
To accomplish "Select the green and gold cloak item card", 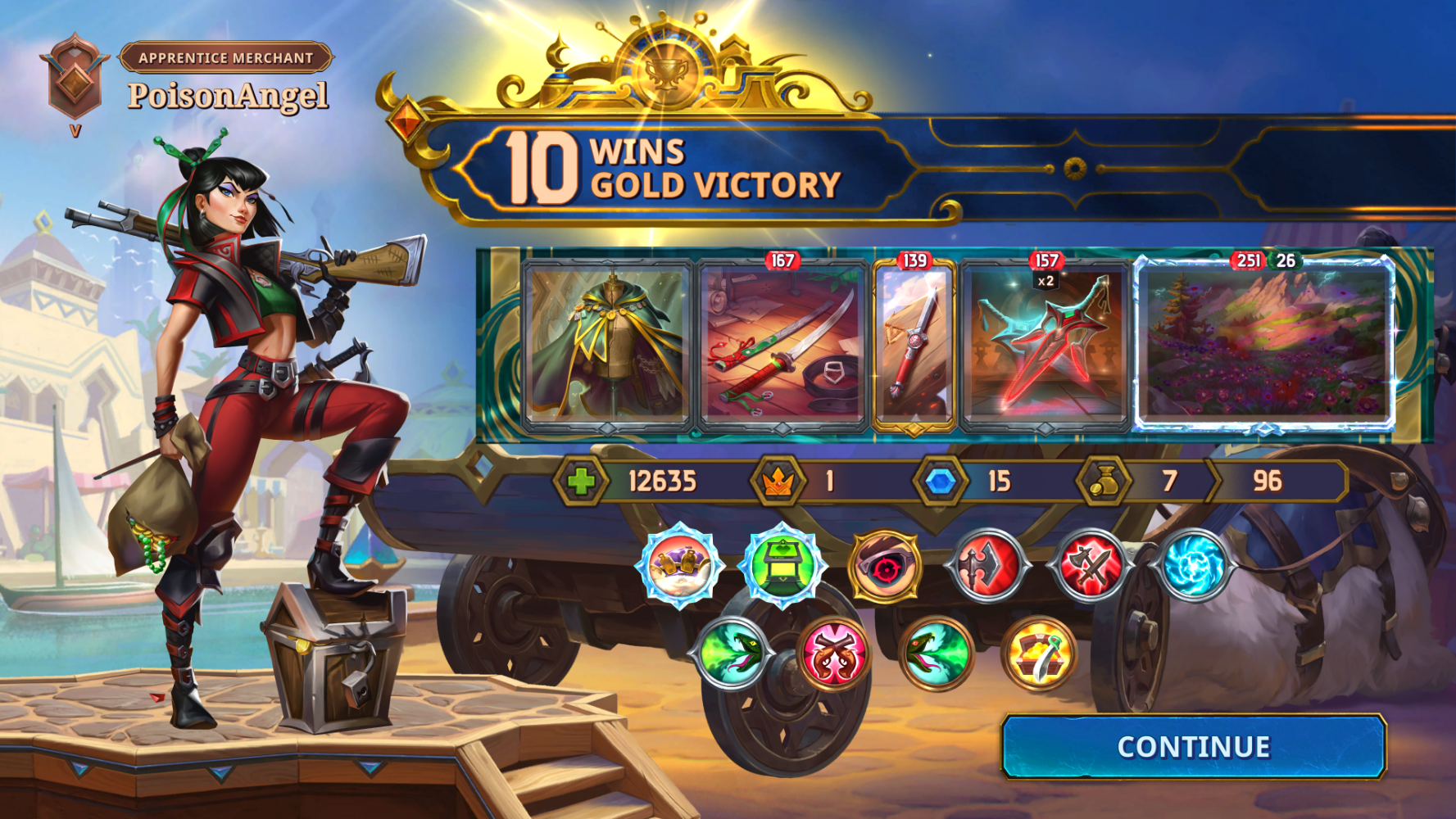I will tap(607, 344).
